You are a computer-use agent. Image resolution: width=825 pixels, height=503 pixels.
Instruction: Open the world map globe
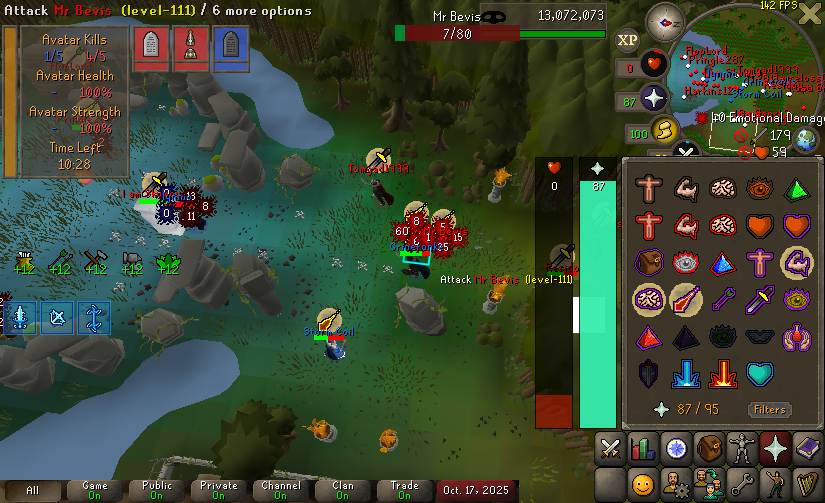point(807,139)
